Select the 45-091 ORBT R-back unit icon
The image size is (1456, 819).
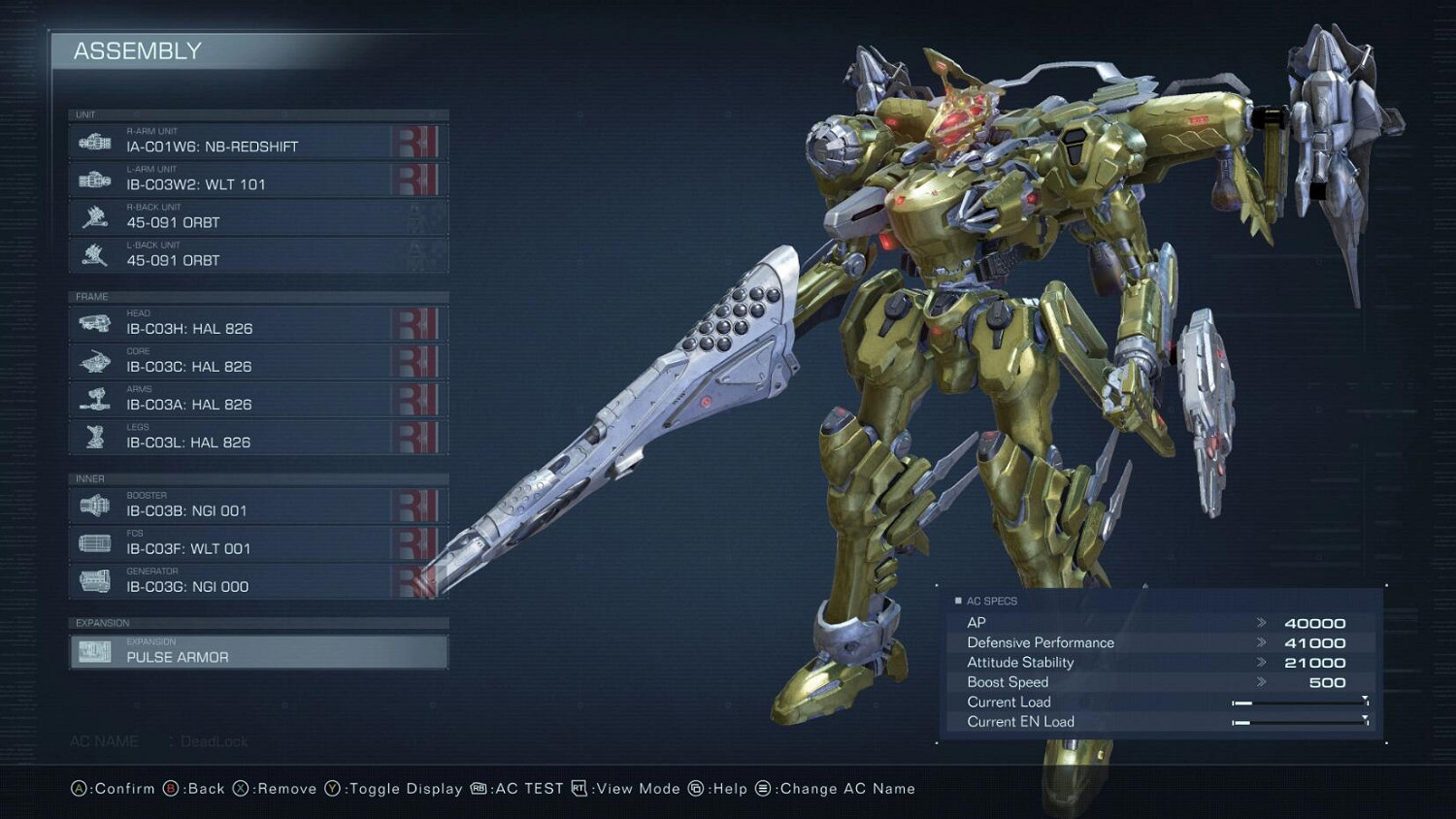(x=93, y=216)
